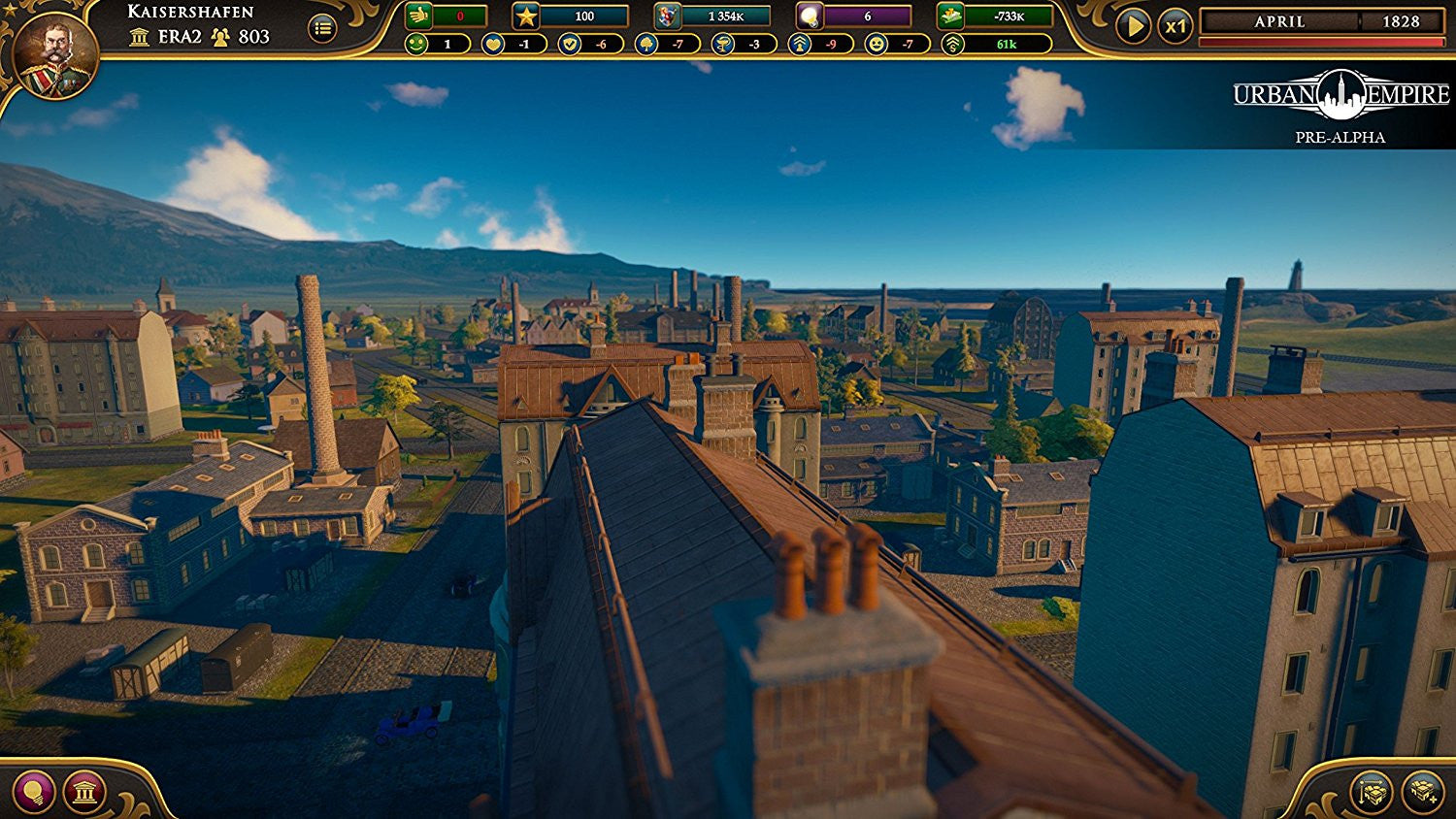Viewport: 1456px width, 819px height.
Task: Select the green smiley happiness icon
Action: pyautogui.click(x=416, y=45)
